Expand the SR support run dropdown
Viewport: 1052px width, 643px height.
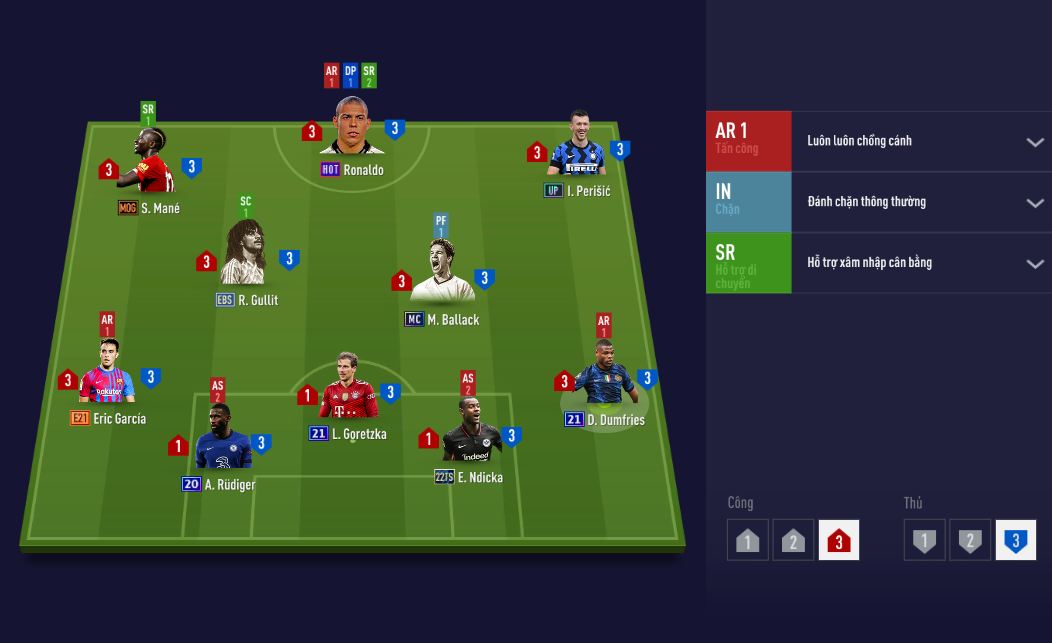[1035, 264]
